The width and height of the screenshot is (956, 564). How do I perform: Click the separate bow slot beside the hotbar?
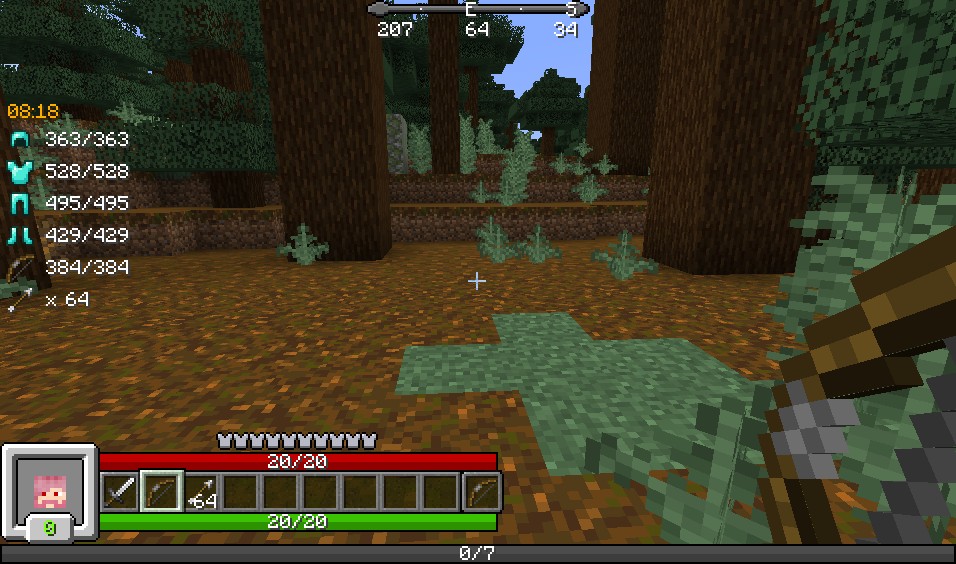tap(482, 492)
